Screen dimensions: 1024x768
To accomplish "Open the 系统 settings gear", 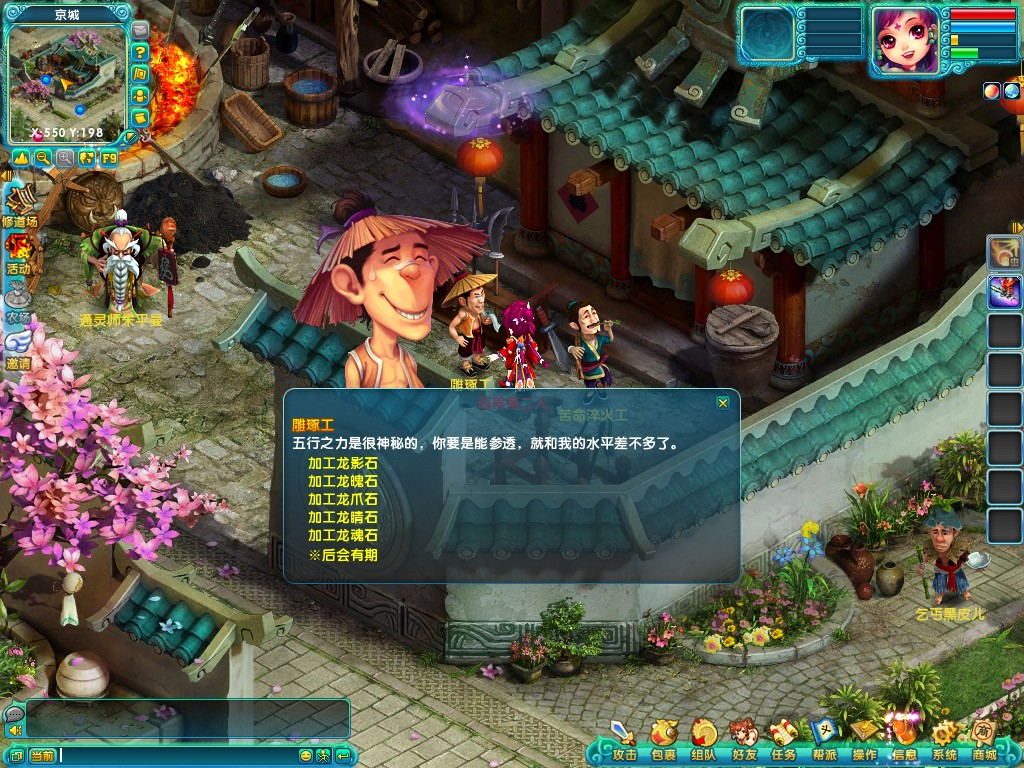I will [944, 740].
